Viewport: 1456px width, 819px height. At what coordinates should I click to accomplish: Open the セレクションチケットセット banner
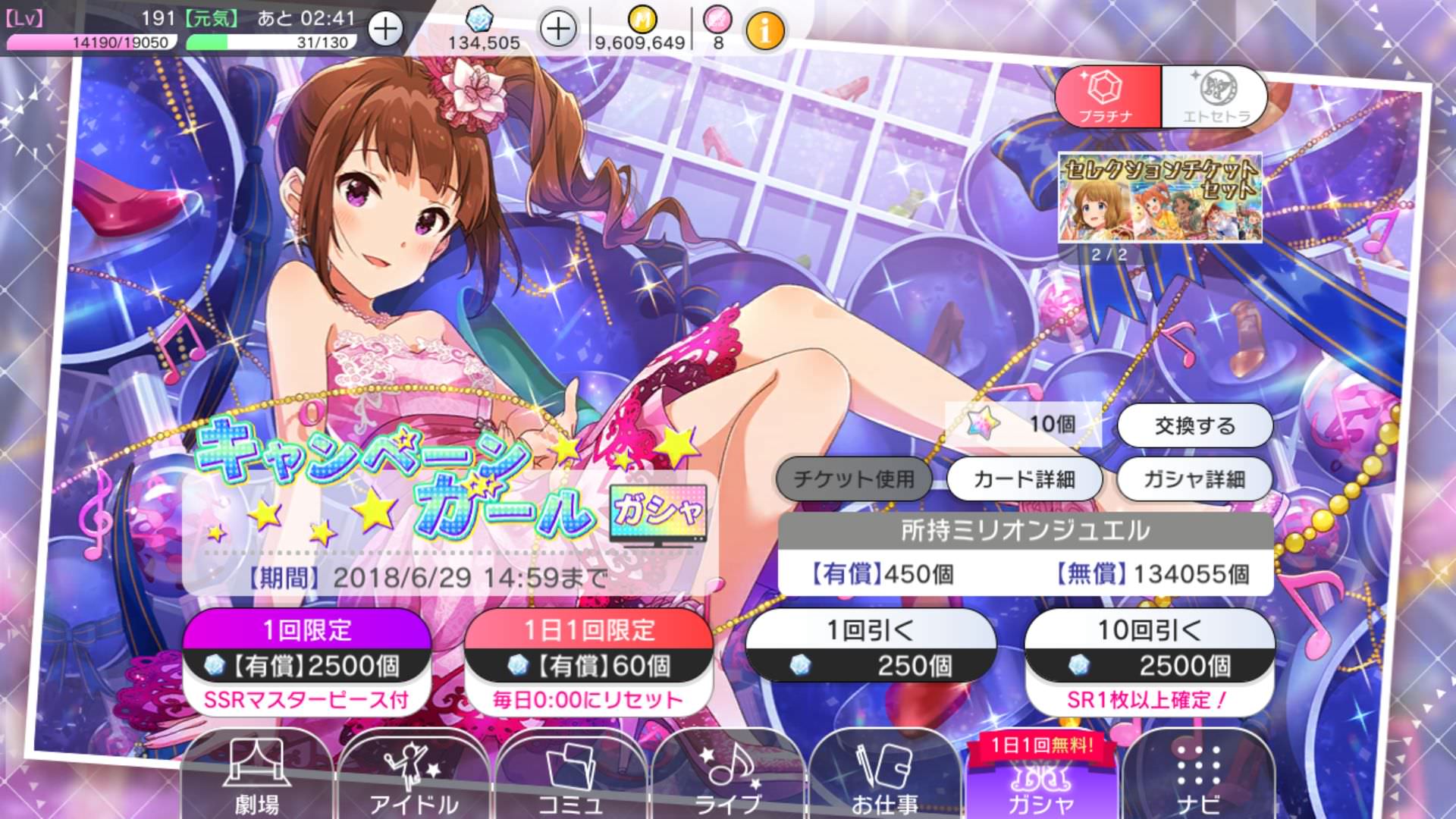1159,198
